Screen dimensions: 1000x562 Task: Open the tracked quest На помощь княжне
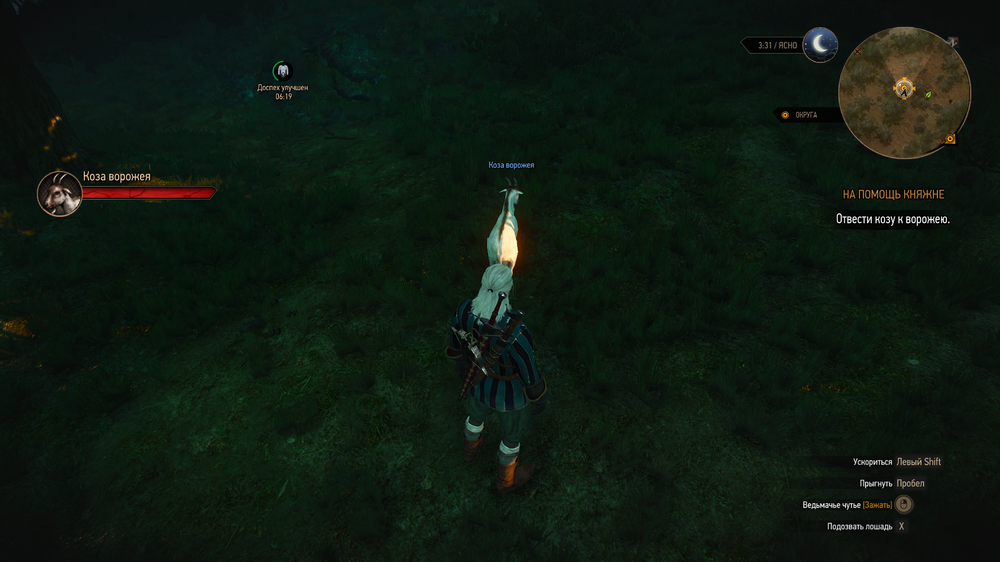point(893,194)
